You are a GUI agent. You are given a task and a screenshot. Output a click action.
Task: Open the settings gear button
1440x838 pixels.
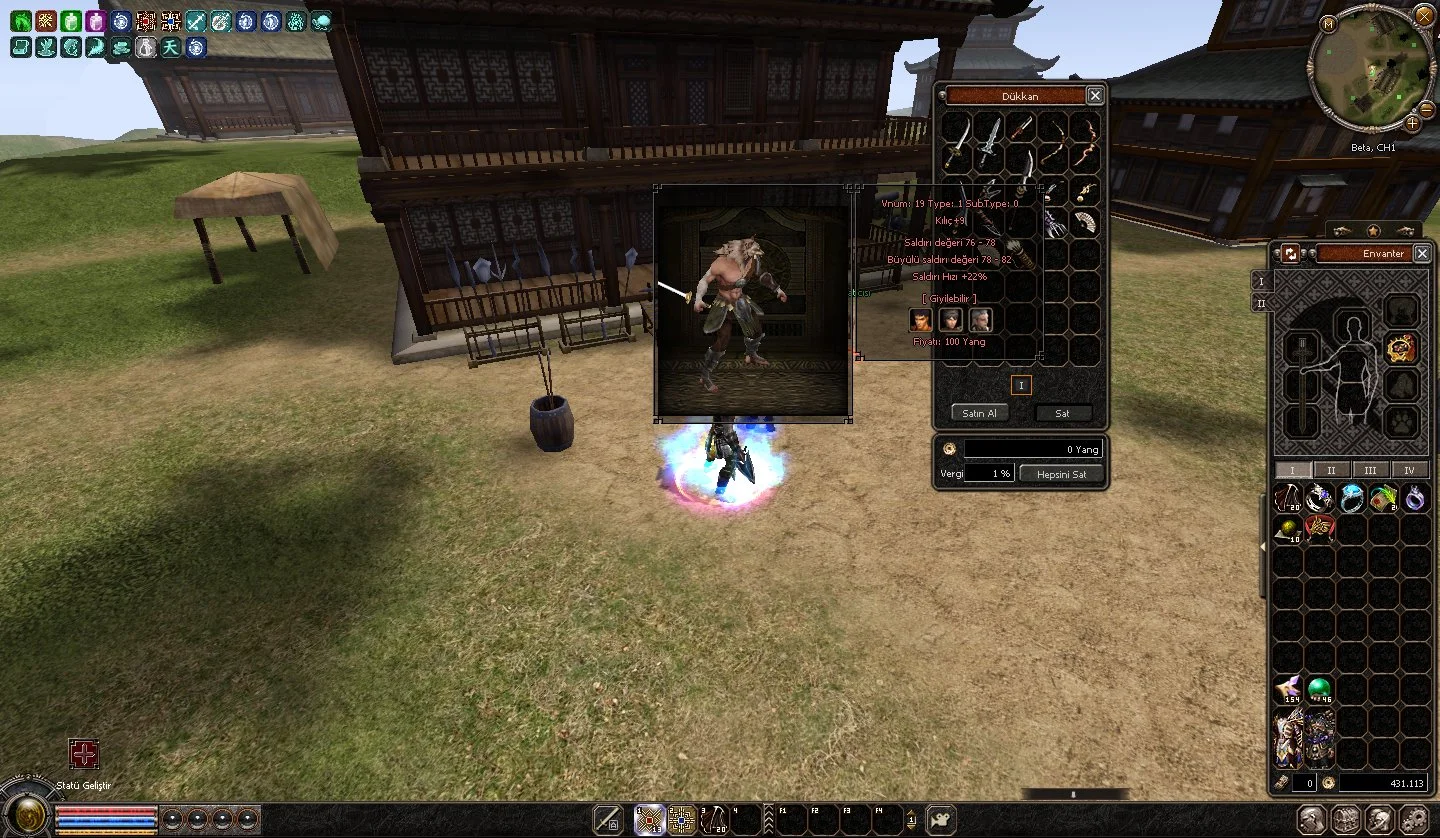1411,820
